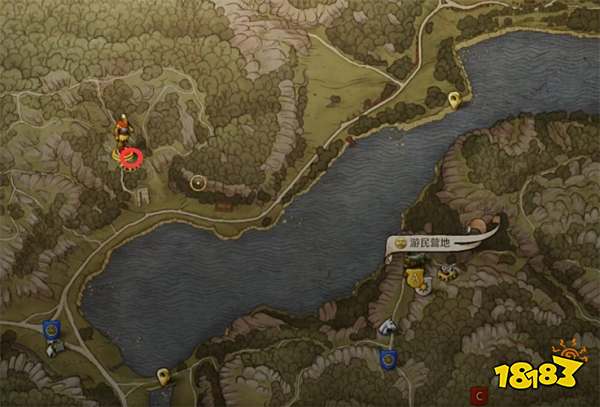Click the blue shield marker below the horse icon
Image resolution: width=600 pixels, height=407 pixels.
[x=390, y=356]
